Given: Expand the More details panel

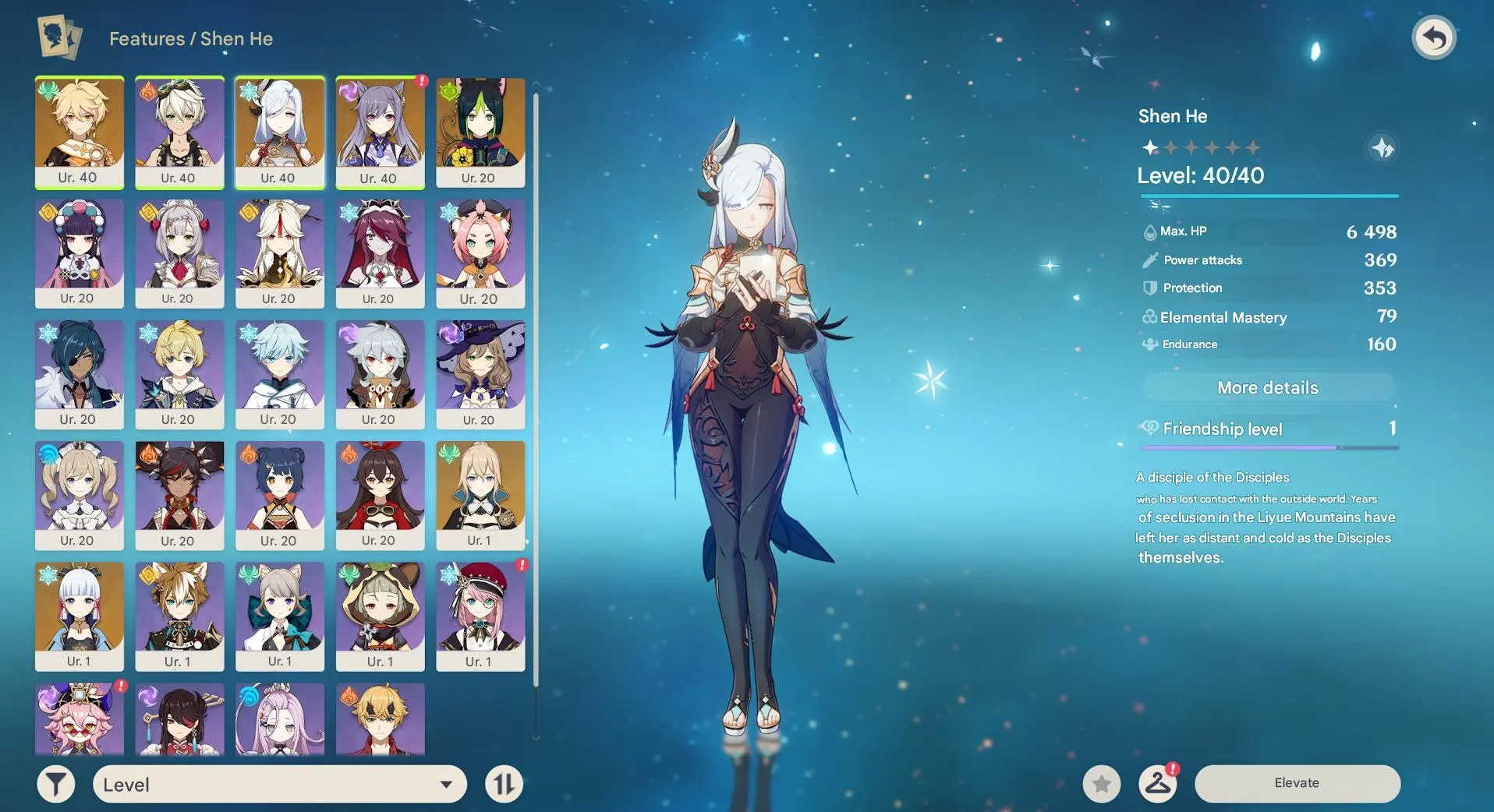Looking at the screenshot, I should [x=1269, y=387].
